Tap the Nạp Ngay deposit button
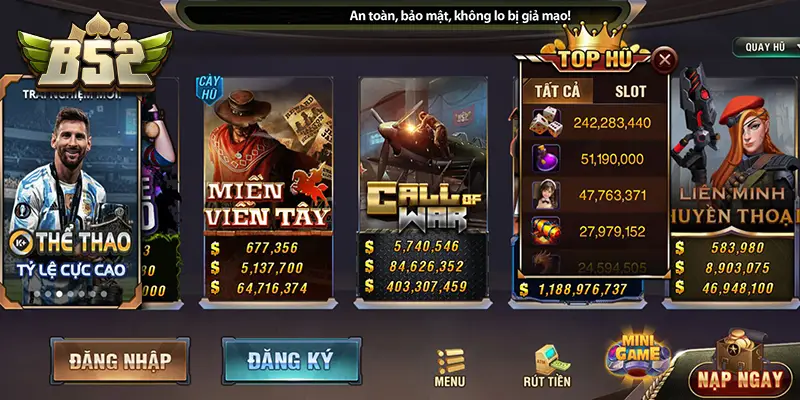Screen dimensions: 800x400 [x=739, y=377]
